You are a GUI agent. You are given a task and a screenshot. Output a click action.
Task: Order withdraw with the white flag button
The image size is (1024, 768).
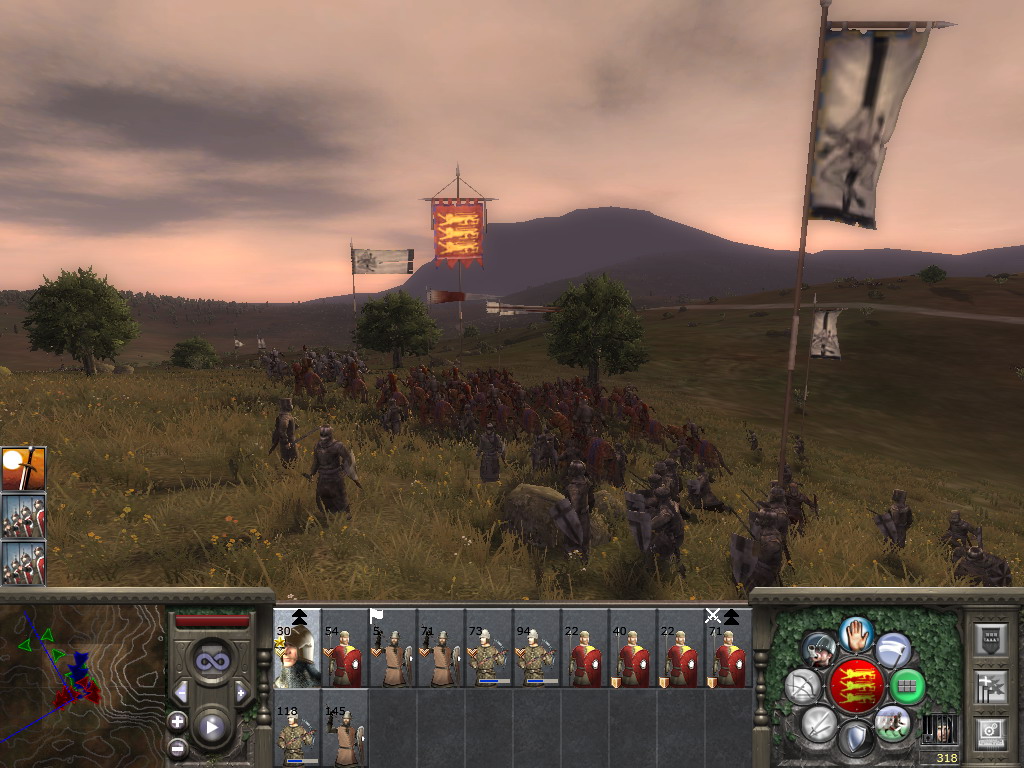click(893, 650)
